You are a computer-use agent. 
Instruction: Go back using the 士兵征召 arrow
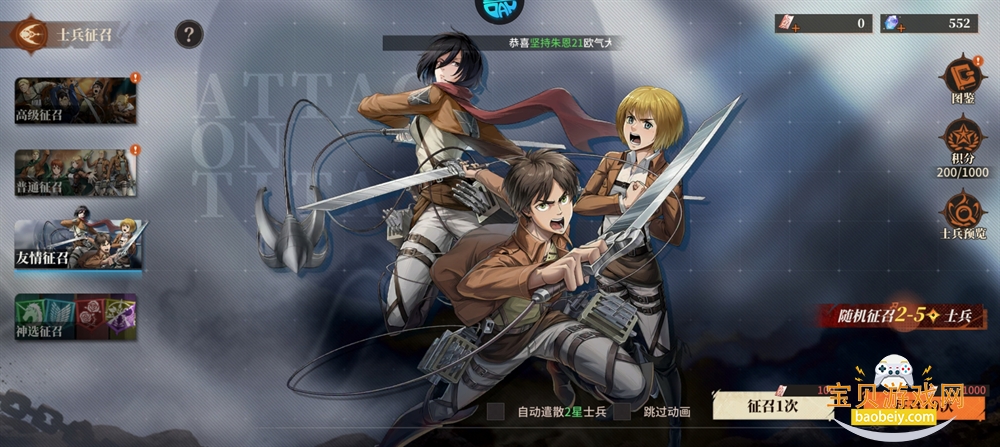click(31, 35)
